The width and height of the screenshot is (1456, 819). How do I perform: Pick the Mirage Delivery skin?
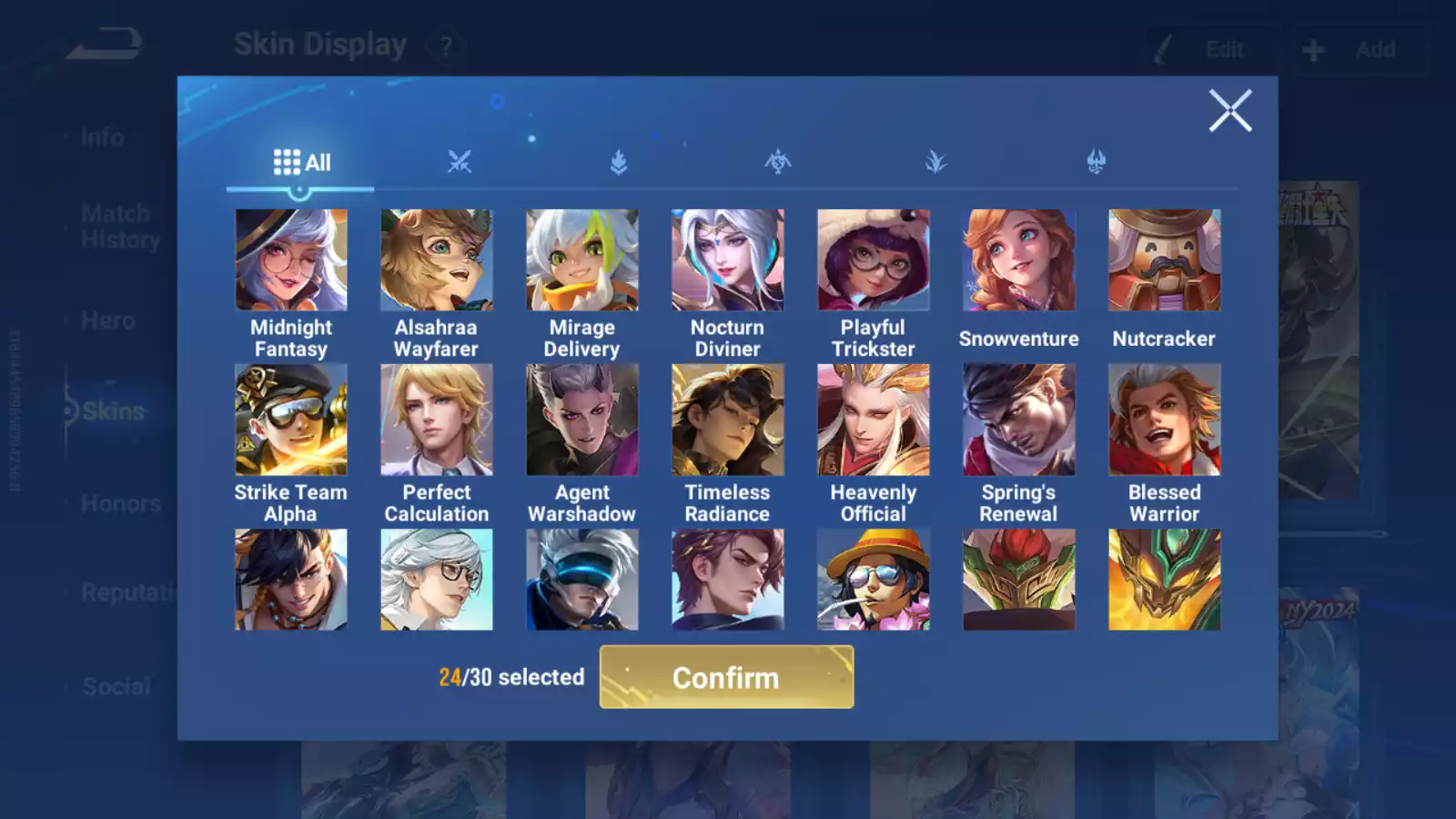point(582,261)
